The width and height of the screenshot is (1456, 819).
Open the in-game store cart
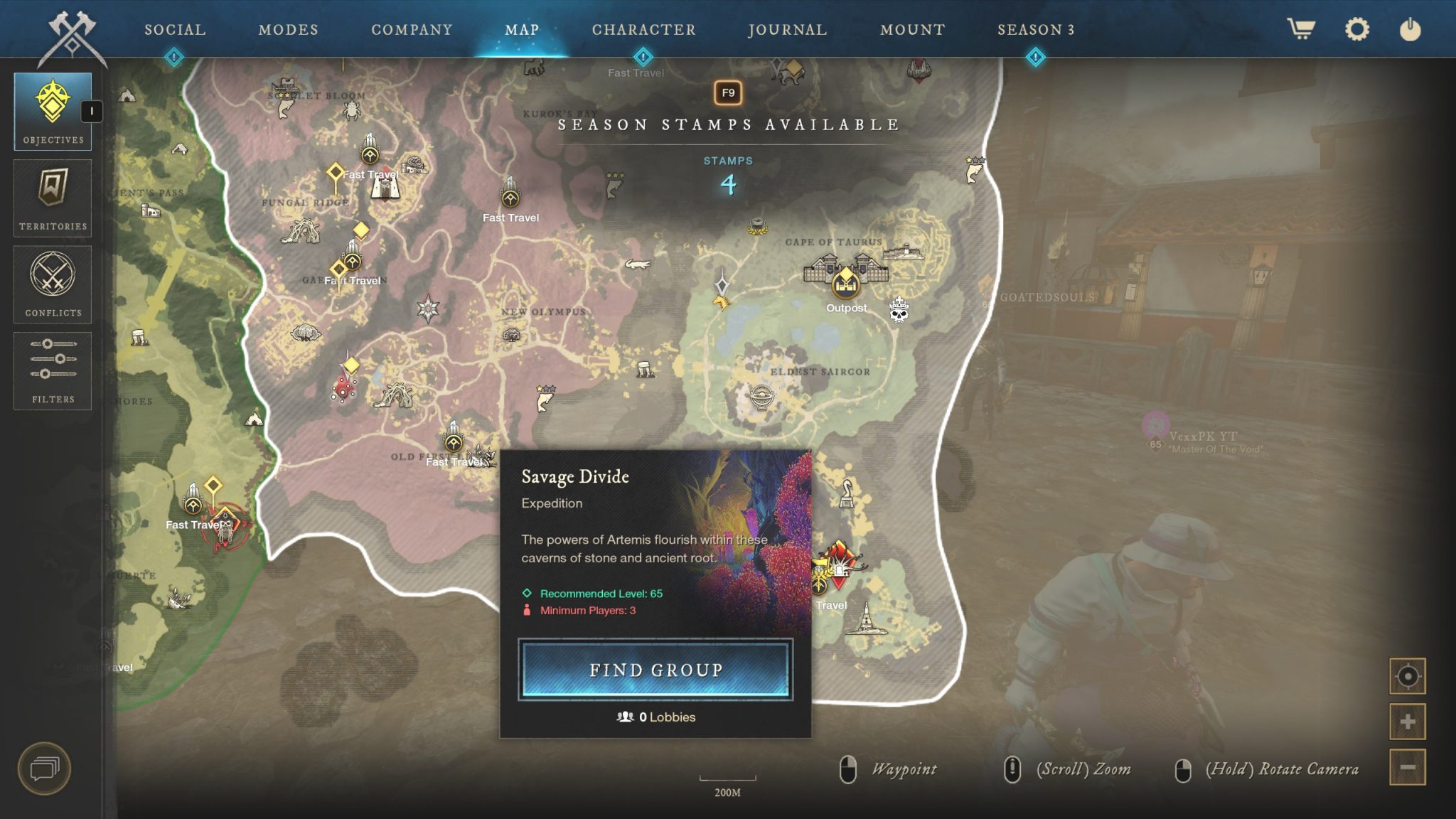click(1300, 30)
